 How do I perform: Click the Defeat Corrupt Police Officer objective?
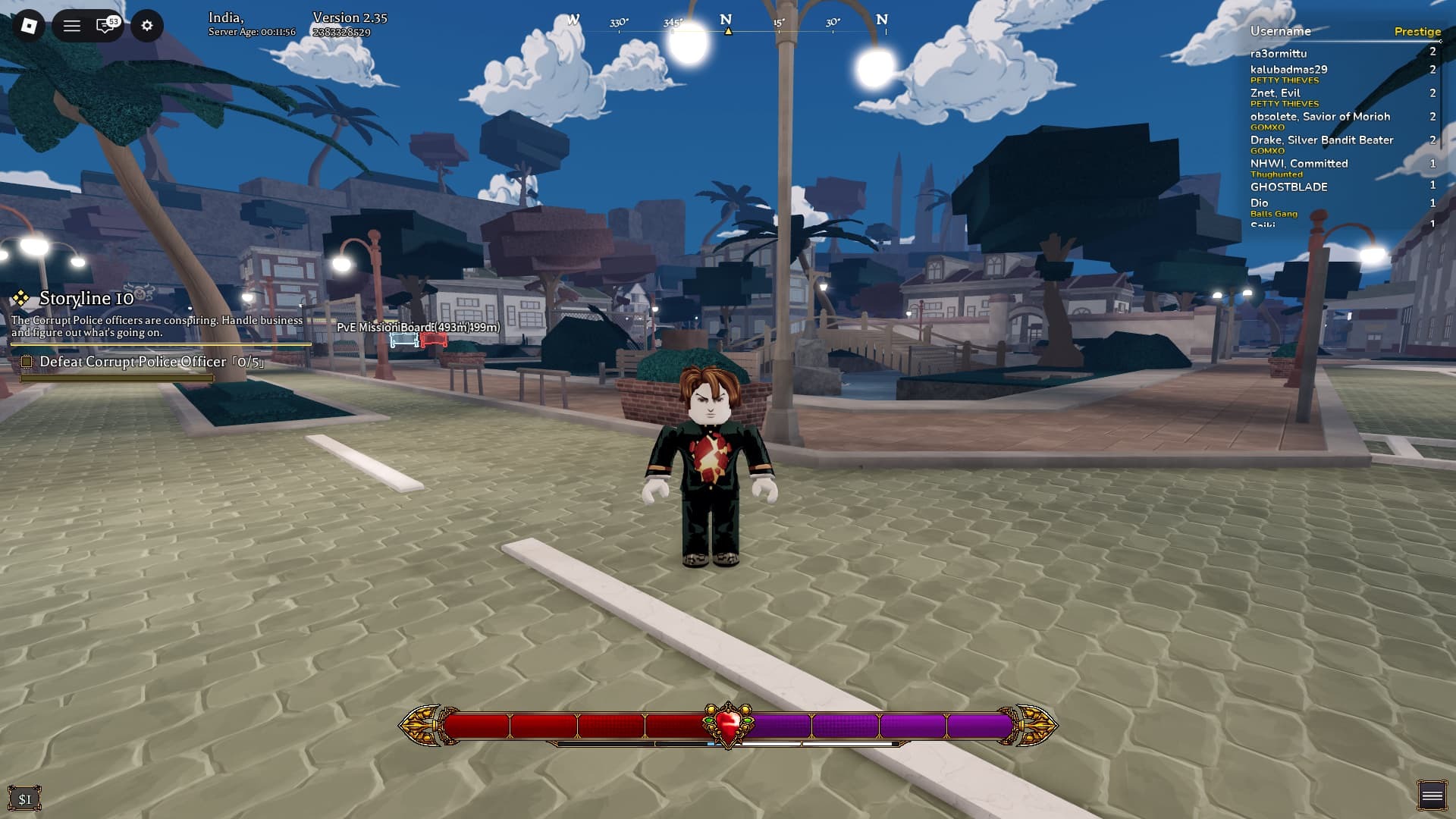coord(151,362)
